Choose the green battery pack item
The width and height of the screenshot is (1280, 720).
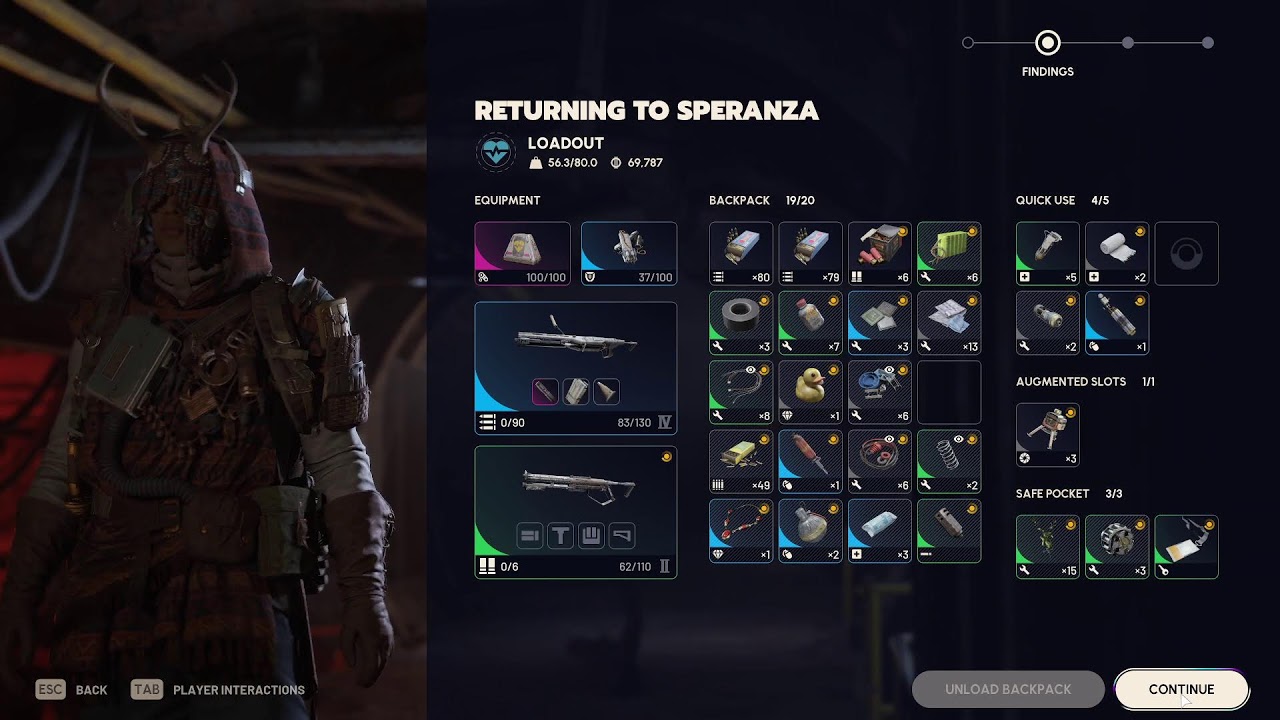click(x=949, y=254)
